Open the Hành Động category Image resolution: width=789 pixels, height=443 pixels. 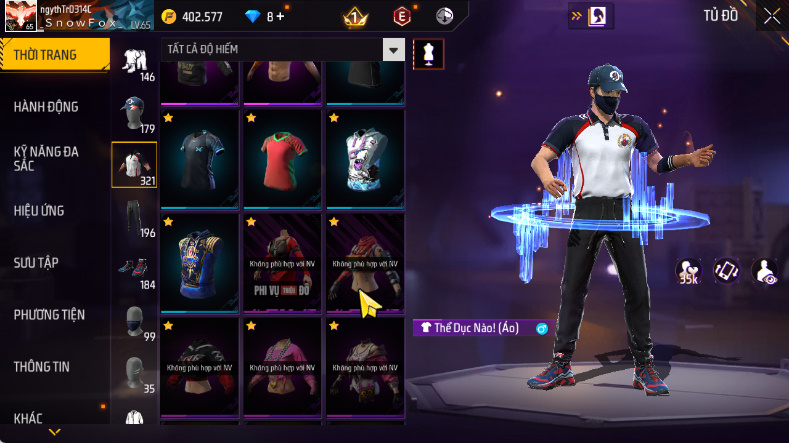click(46, 107)
